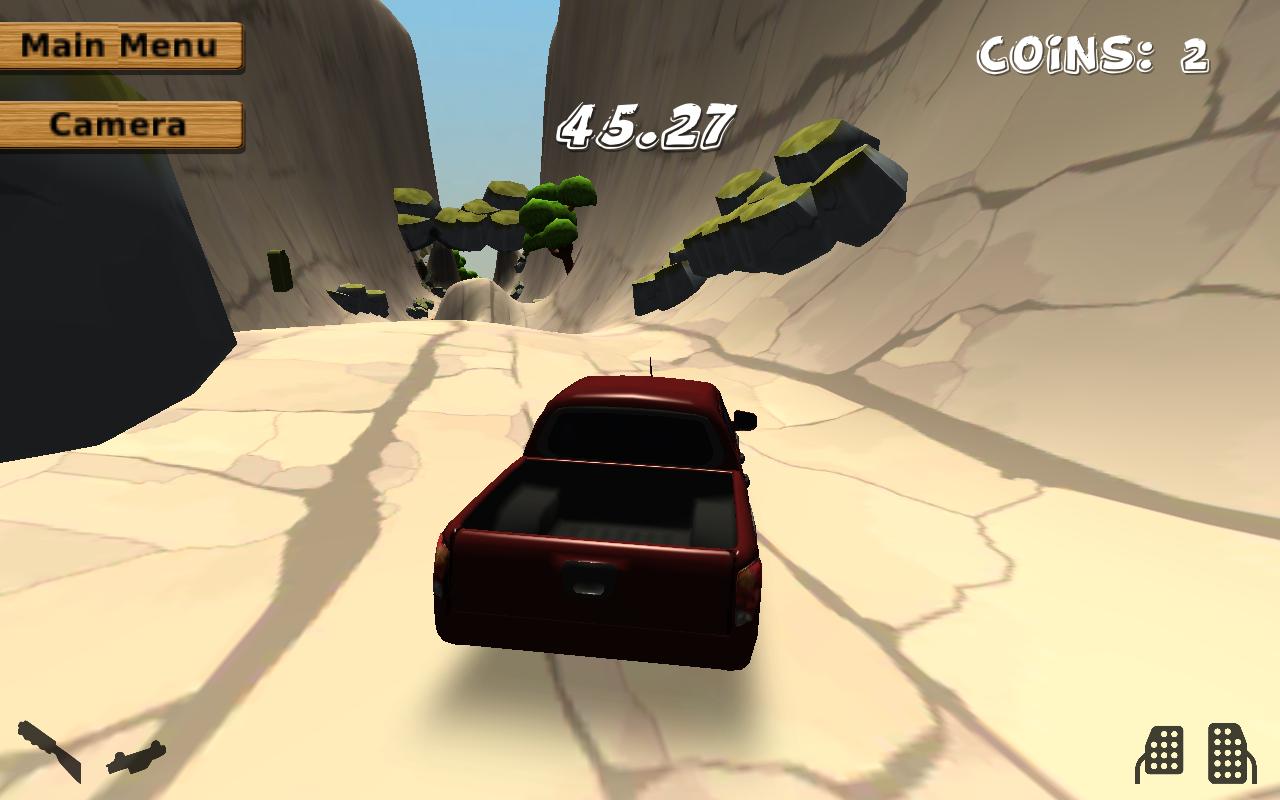
Task: Switch view with the Camera button
Action: [x=120, y=125]
